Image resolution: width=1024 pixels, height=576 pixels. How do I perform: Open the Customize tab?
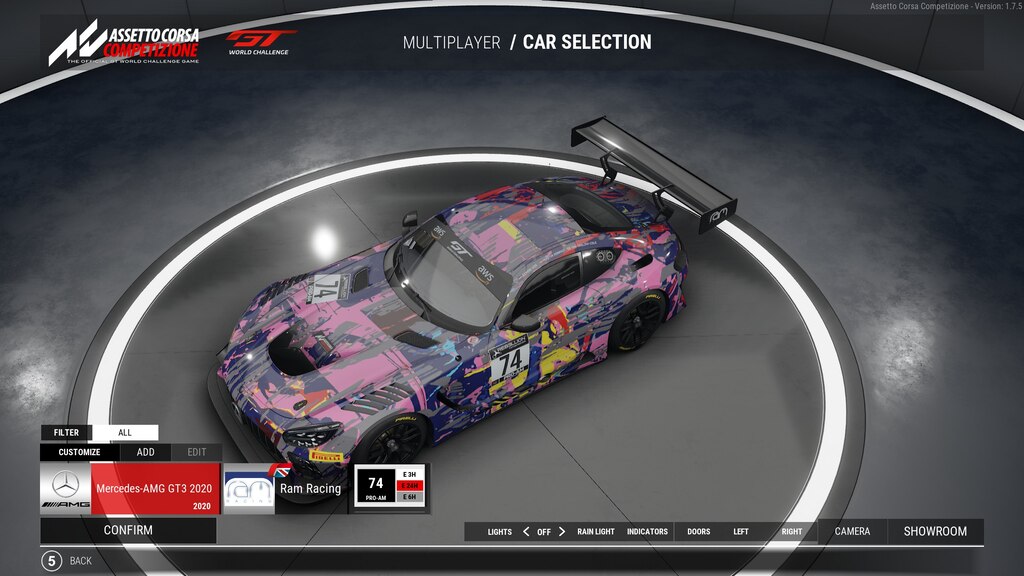click(79, 452)
